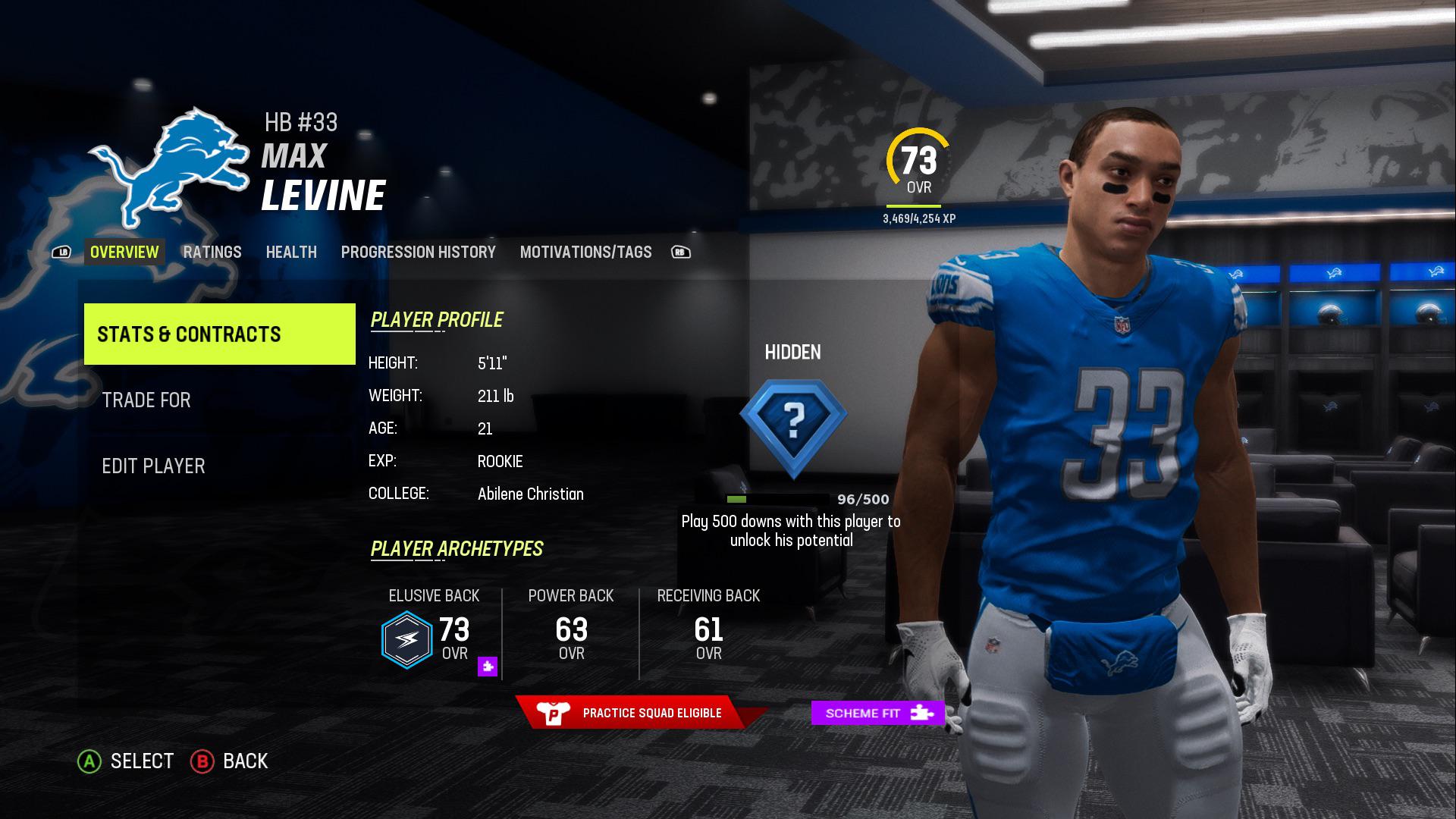Open Edit Player
This screenshot has width=1456, height=819.
[155, 466]
